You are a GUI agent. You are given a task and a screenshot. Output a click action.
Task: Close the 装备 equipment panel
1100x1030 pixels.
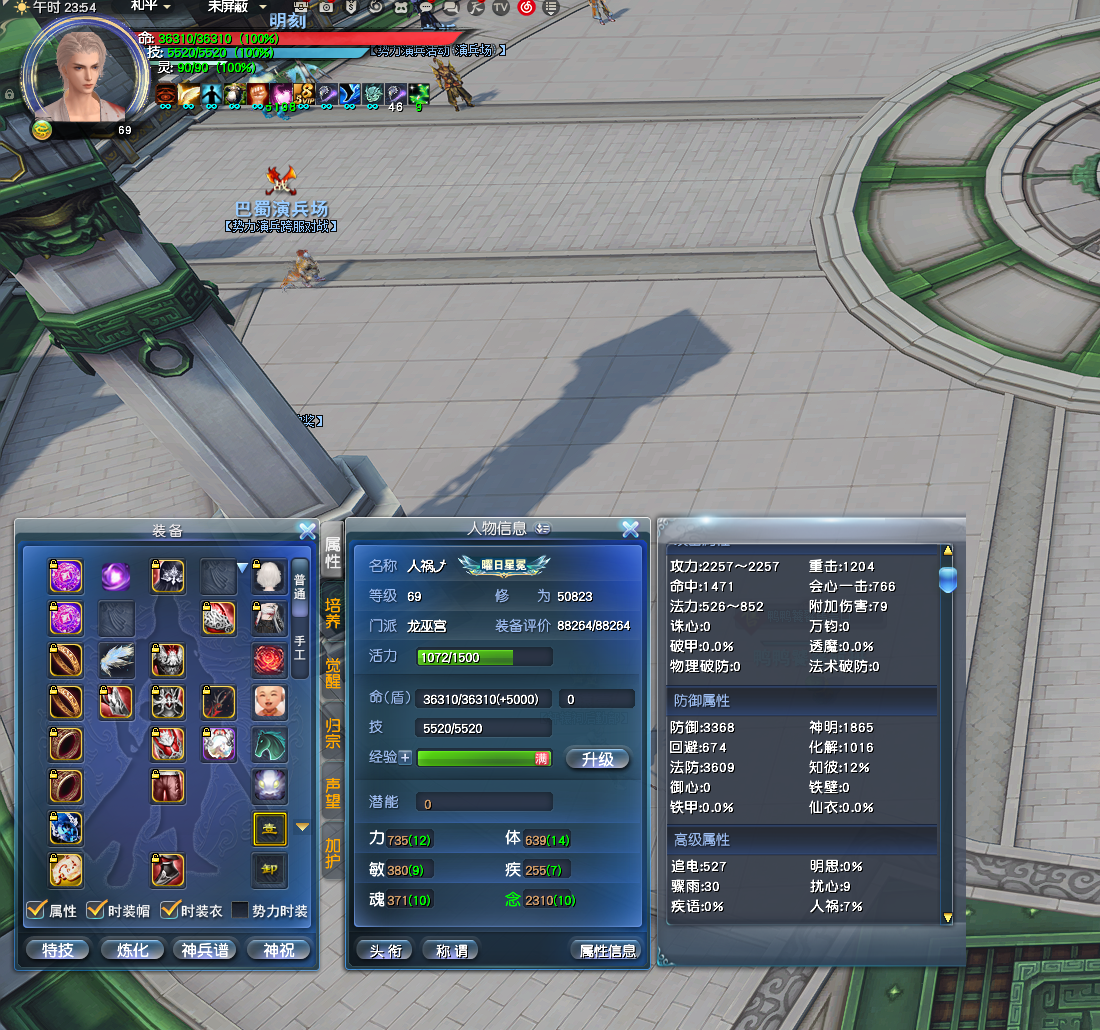click(x=307, y=530)
